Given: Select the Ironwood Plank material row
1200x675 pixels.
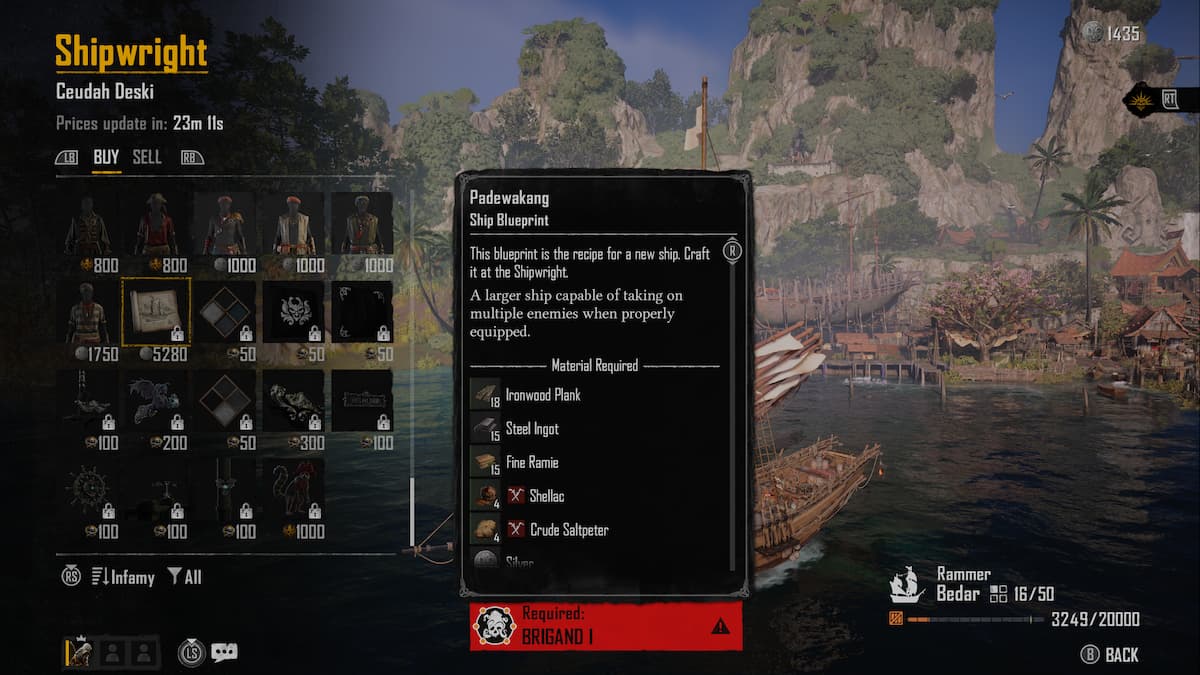Looking at the screenshot, I should coord(542,395).
